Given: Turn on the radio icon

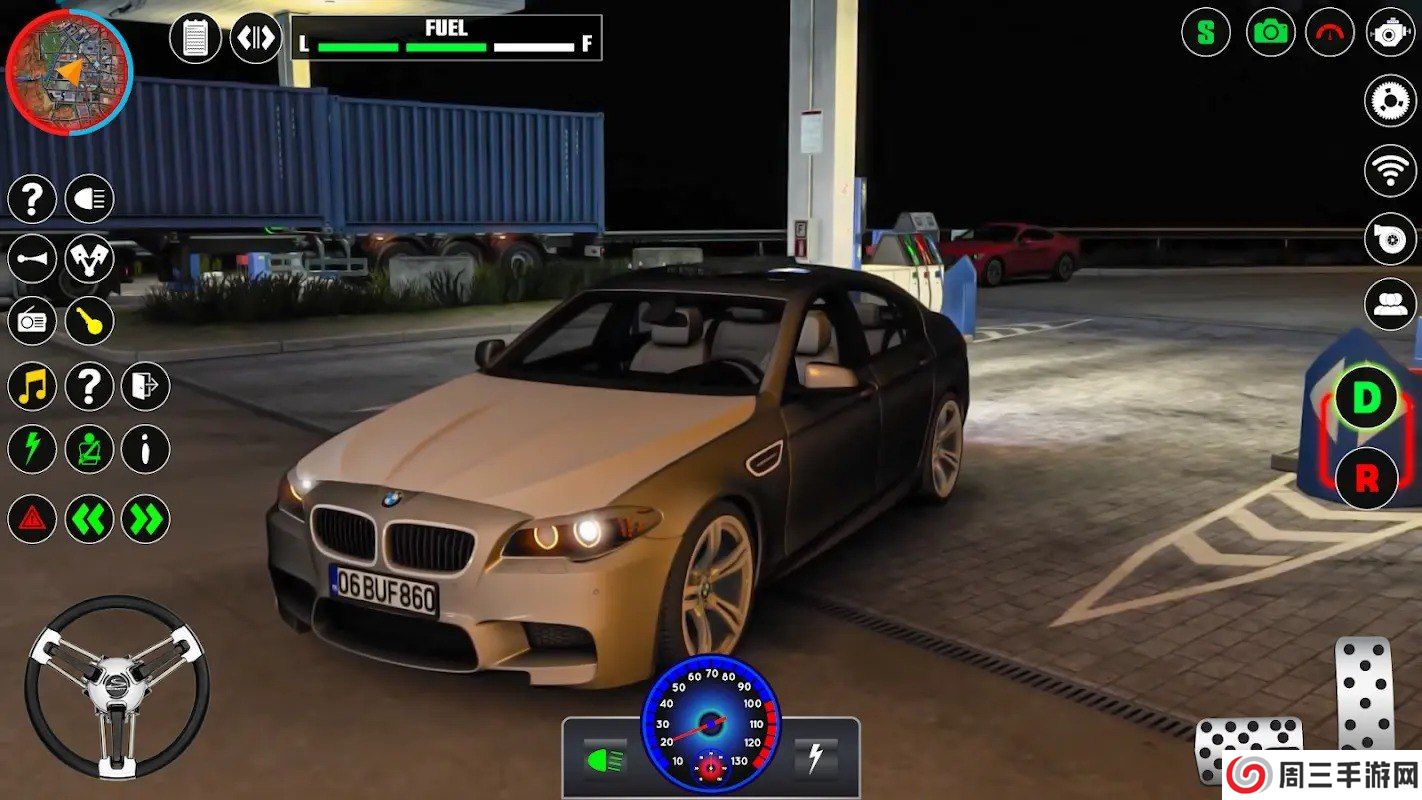Looking at the screenshot, I should click(x=32, y=322).
